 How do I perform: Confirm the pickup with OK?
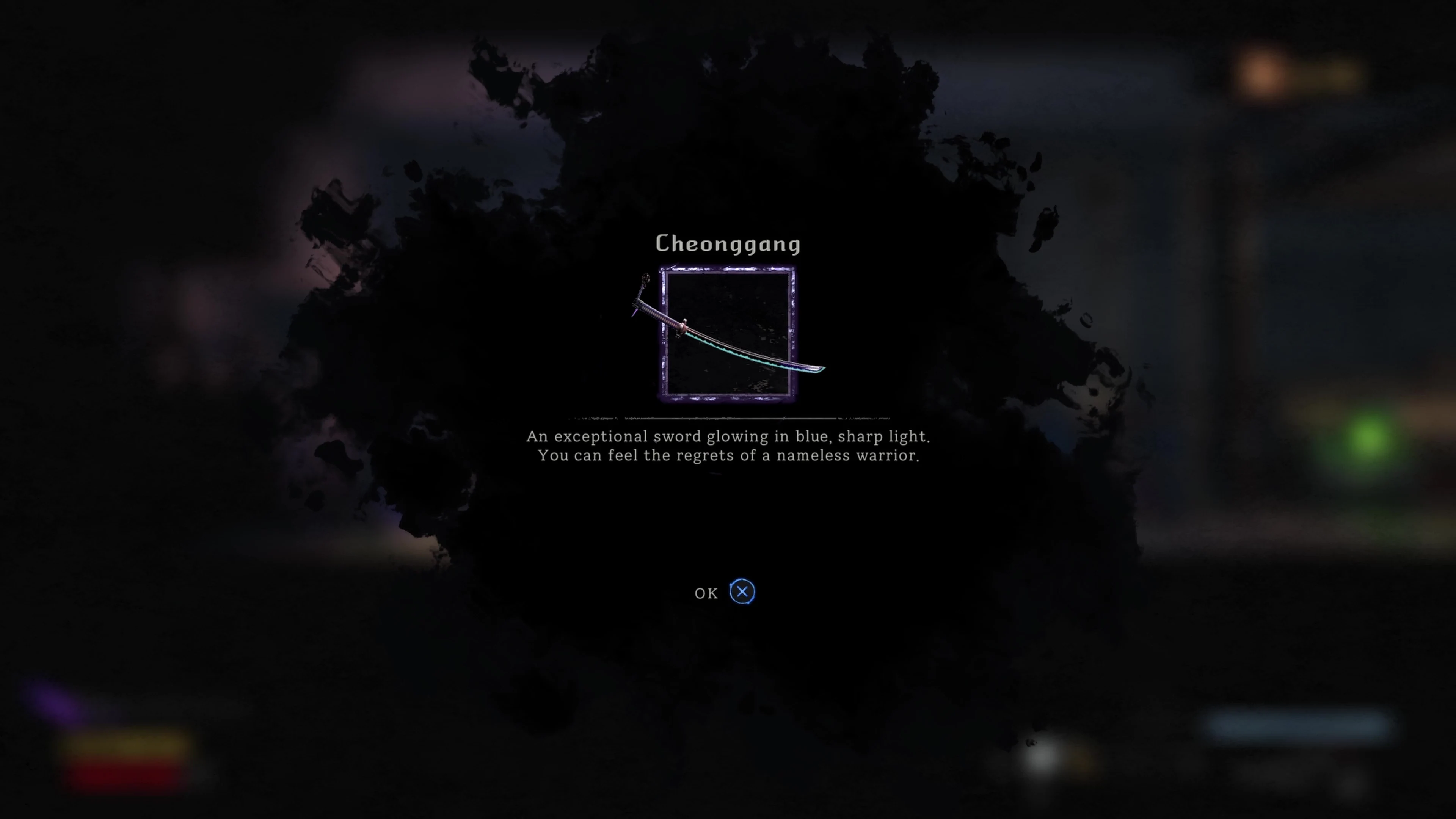pyautogui.click(x=706, y=593)
